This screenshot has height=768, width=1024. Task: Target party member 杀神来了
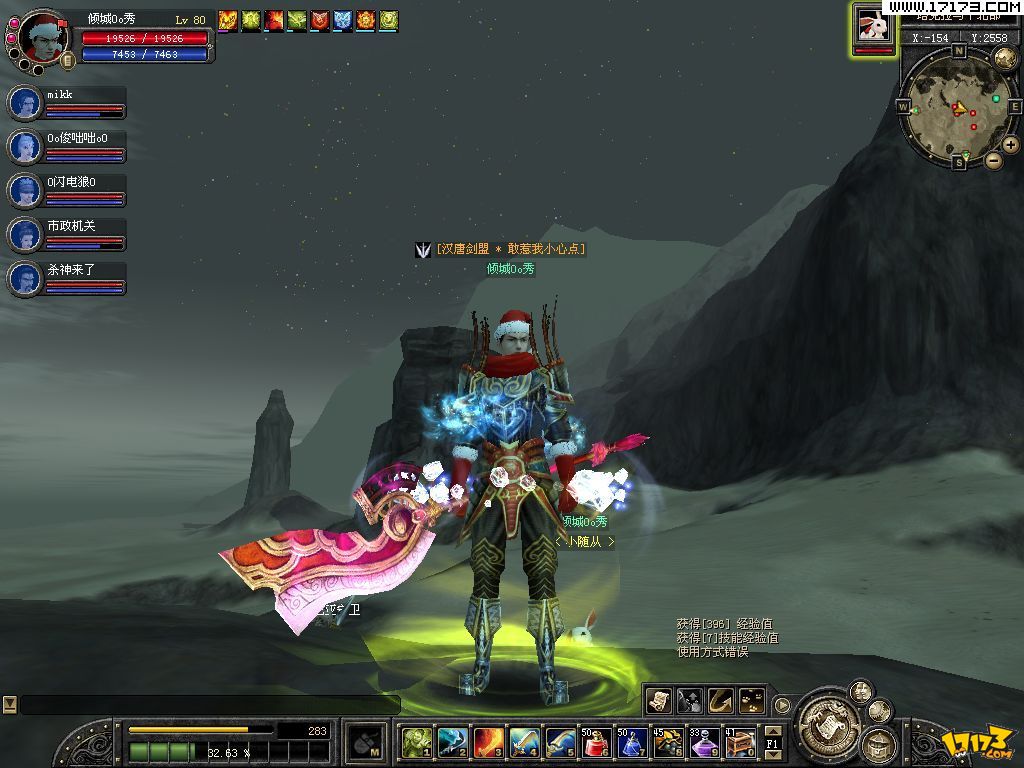24,279
